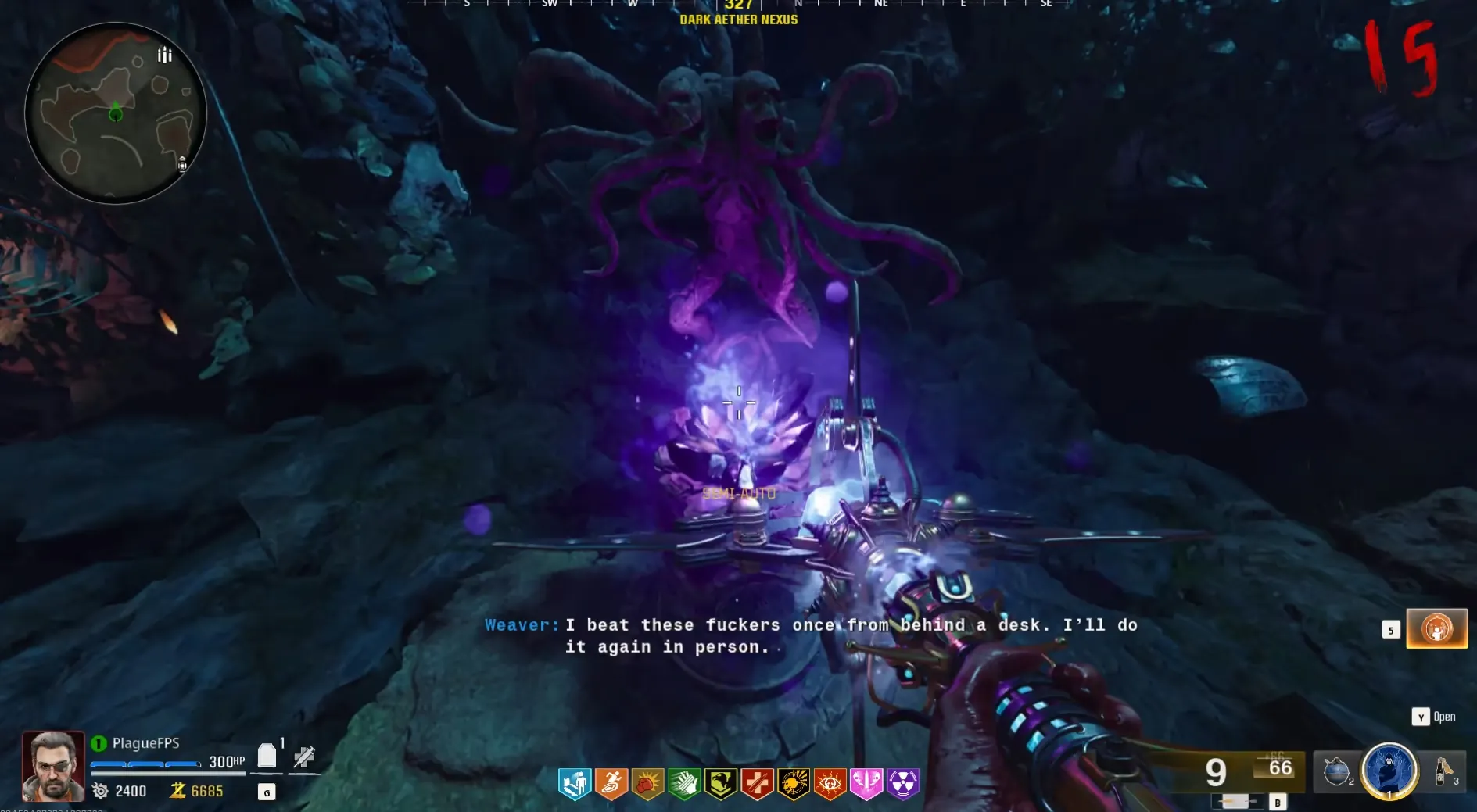Click the pink PhD Flopper perk icon
The image size is (1477, 812).
point(866,784)
